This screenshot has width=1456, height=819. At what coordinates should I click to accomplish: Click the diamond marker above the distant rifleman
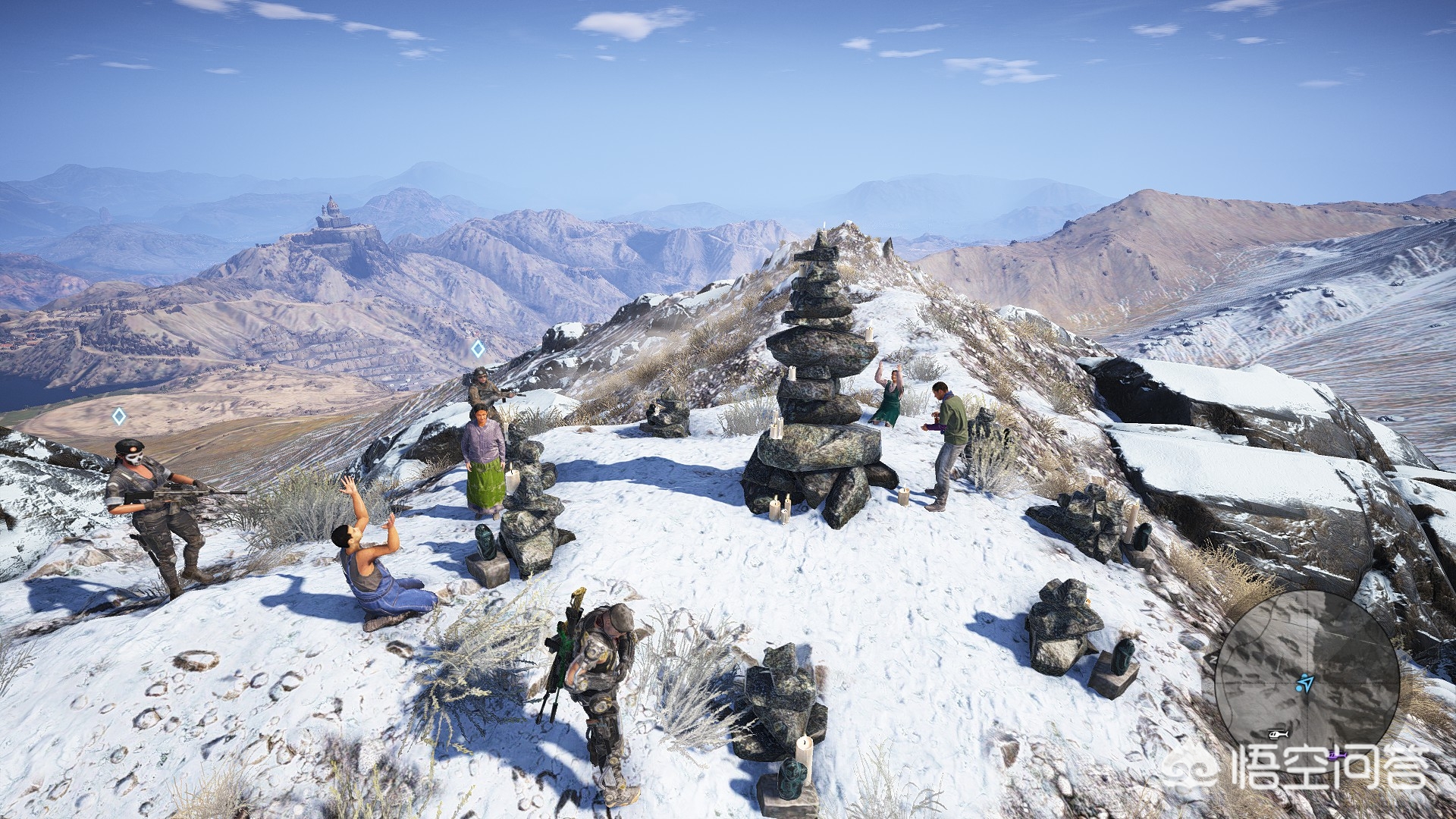tap(478, 349)
